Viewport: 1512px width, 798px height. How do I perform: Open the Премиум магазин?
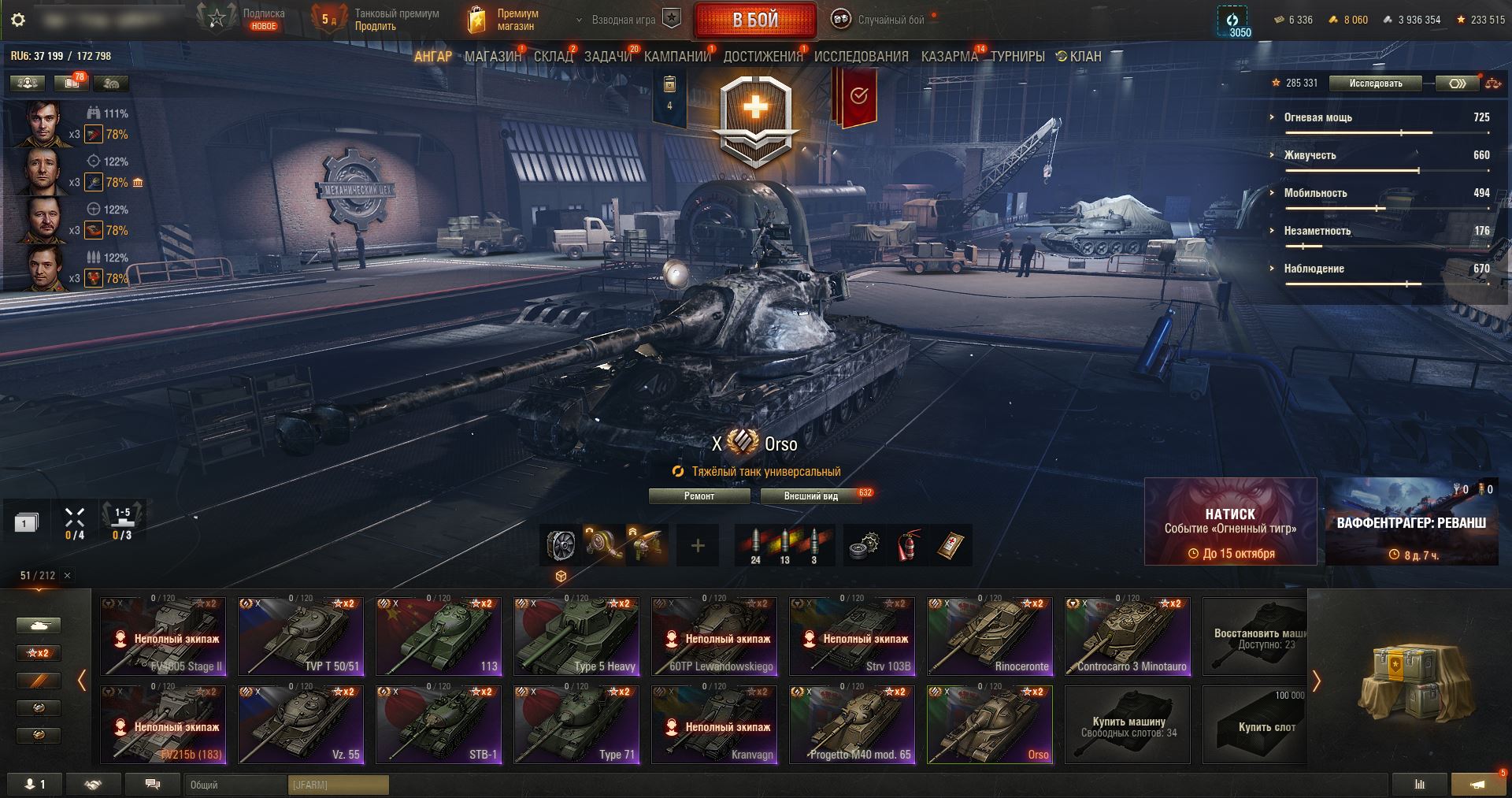pyautogui.click(x=504, y=20)
